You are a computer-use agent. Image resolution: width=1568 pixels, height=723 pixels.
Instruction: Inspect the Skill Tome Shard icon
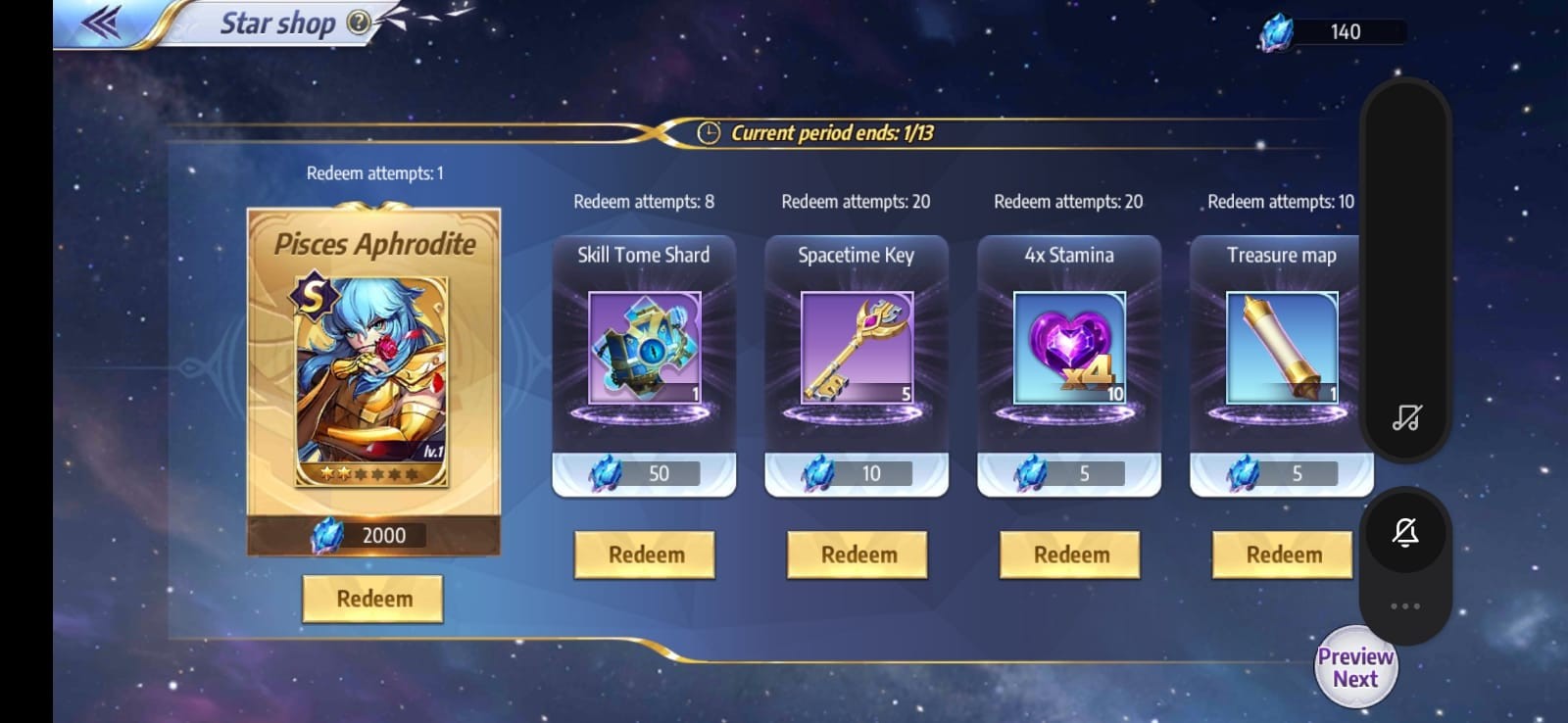click(x=644, y=348)
